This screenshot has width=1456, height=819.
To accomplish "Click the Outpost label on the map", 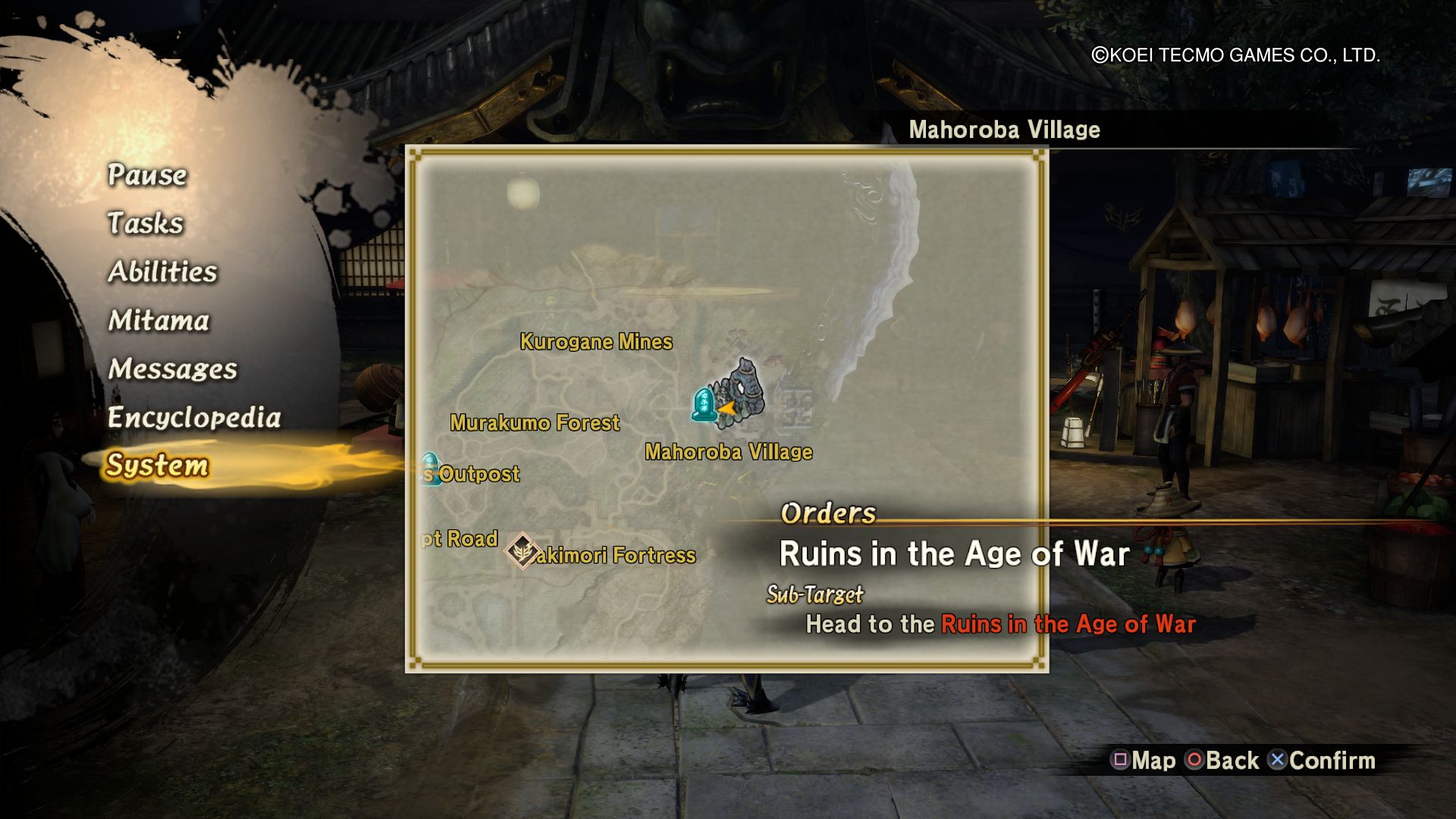I will 479,475.
